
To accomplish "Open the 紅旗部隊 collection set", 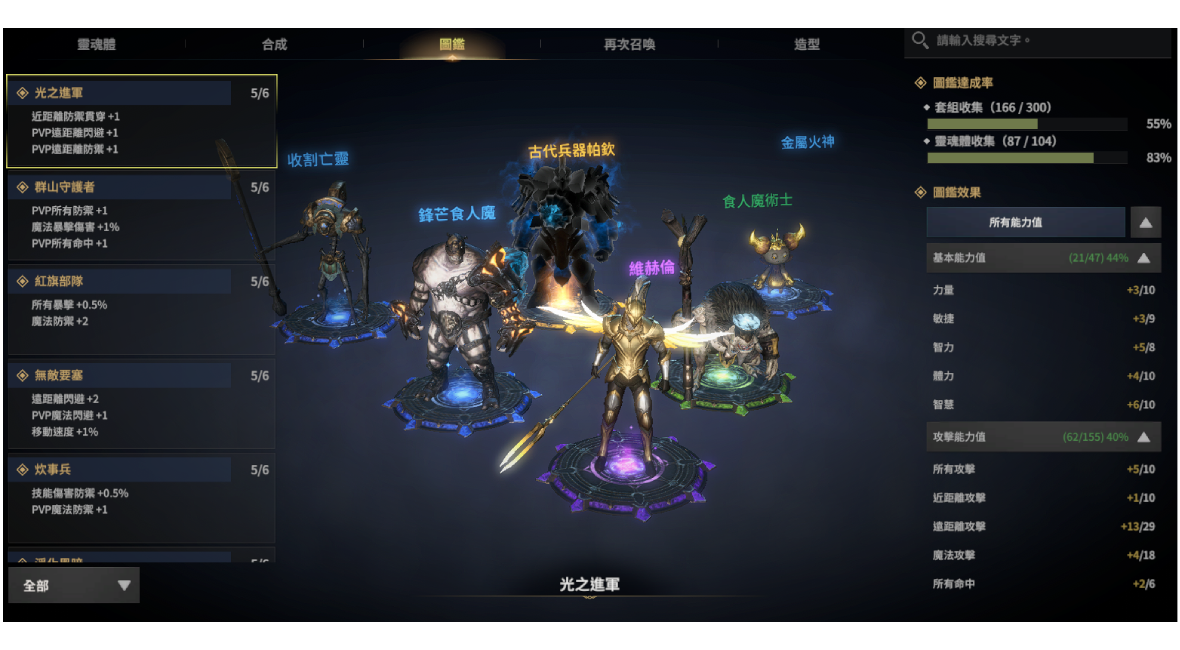I will tap(141, 309).
